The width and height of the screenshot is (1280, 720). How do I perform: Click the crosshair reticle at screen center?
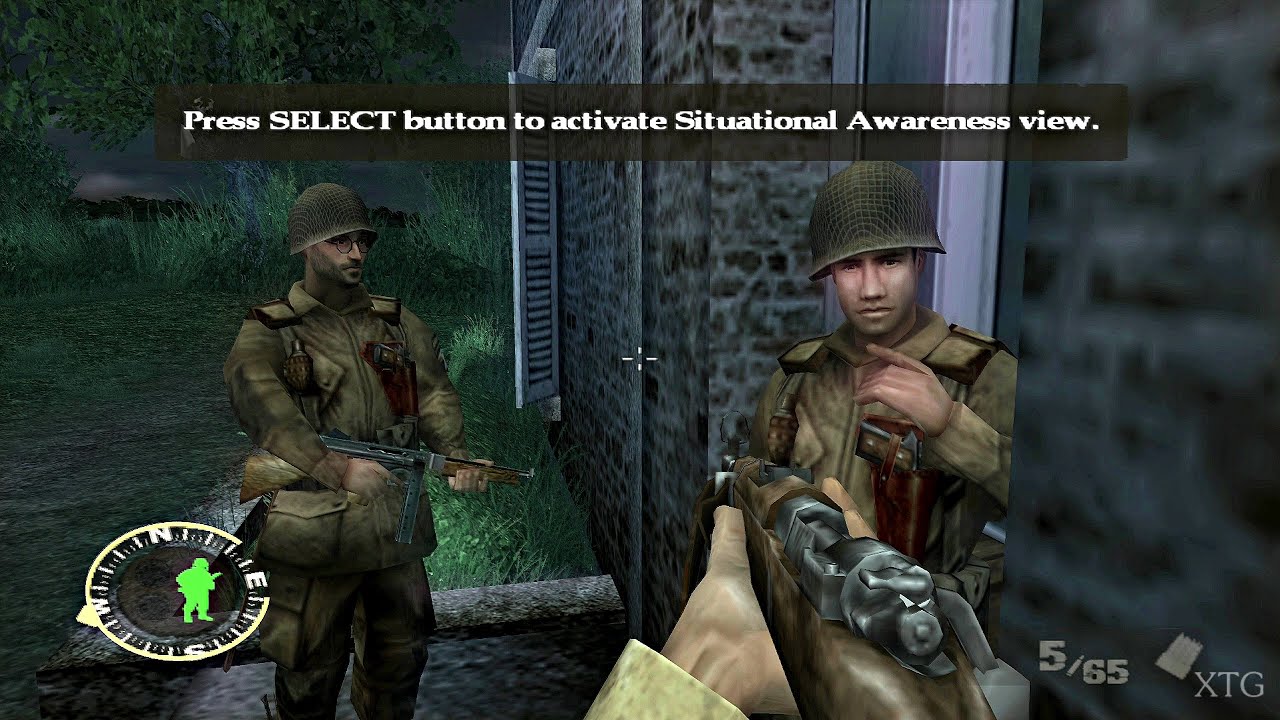[x=639, y=359]
